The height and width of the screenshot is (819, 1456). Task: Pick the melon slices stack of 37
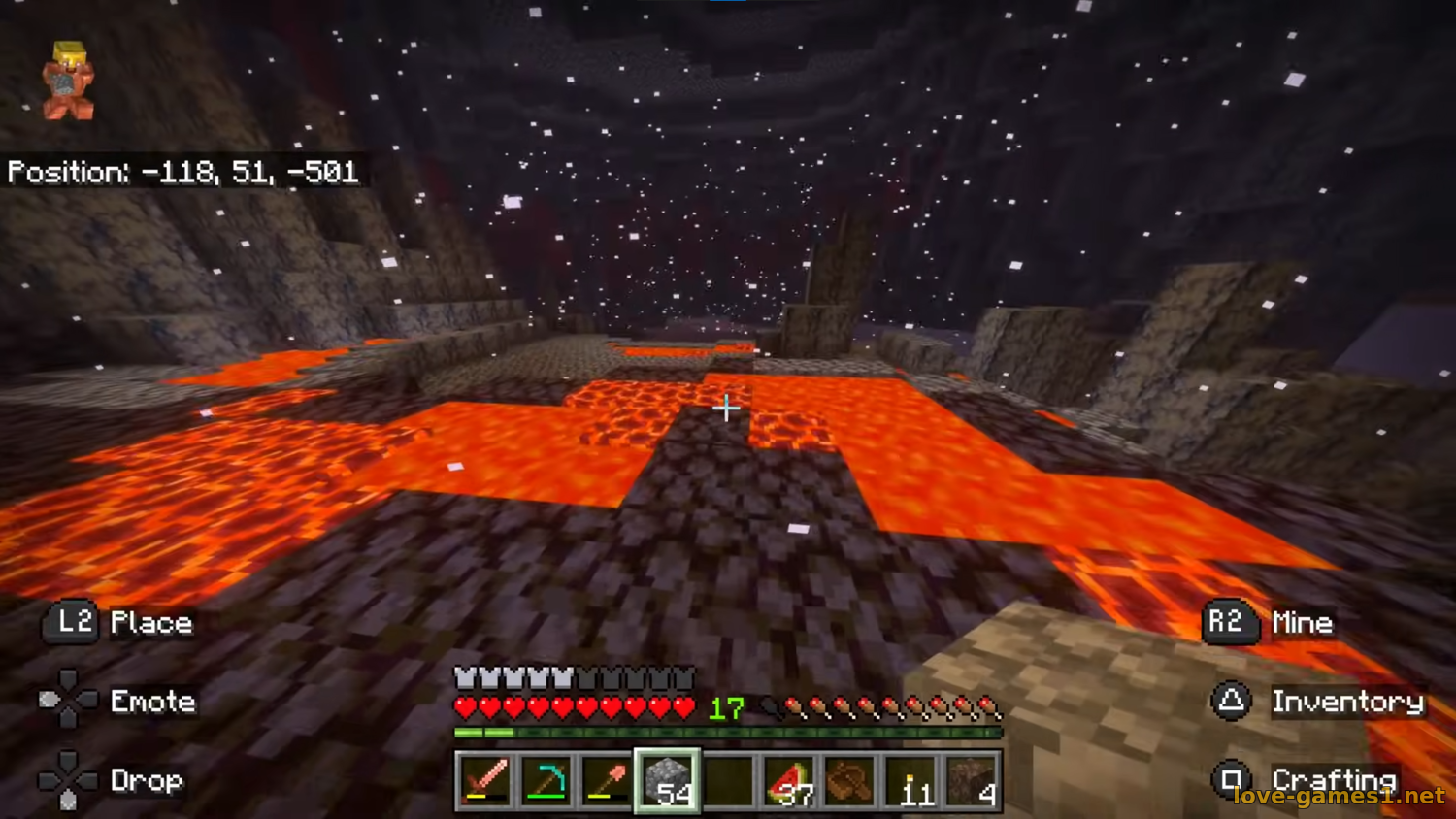click(x=789, y=780)
